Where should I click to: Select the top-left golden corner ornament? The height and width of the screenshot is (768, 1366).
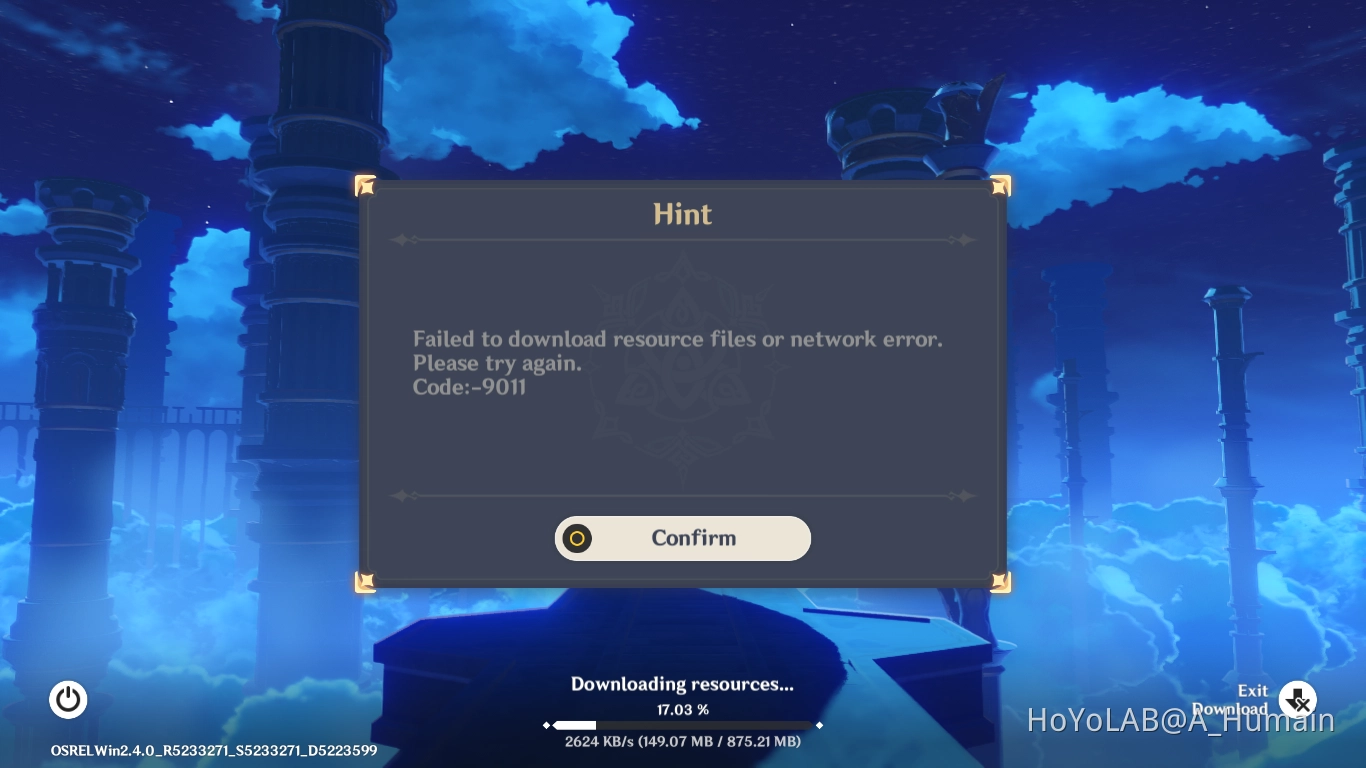(365, 185)
